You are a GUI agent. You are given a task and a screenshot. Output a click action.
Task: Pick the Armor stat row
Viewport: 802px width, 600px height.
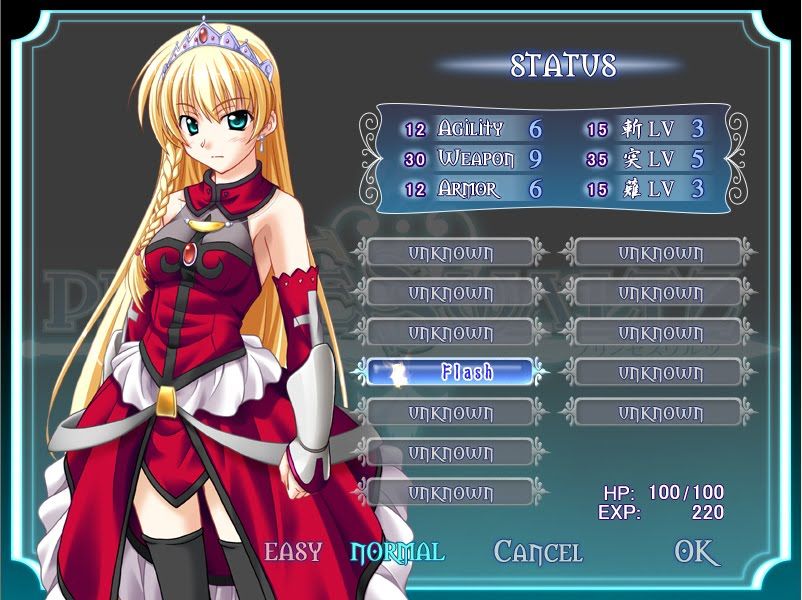tap(472, 189)
